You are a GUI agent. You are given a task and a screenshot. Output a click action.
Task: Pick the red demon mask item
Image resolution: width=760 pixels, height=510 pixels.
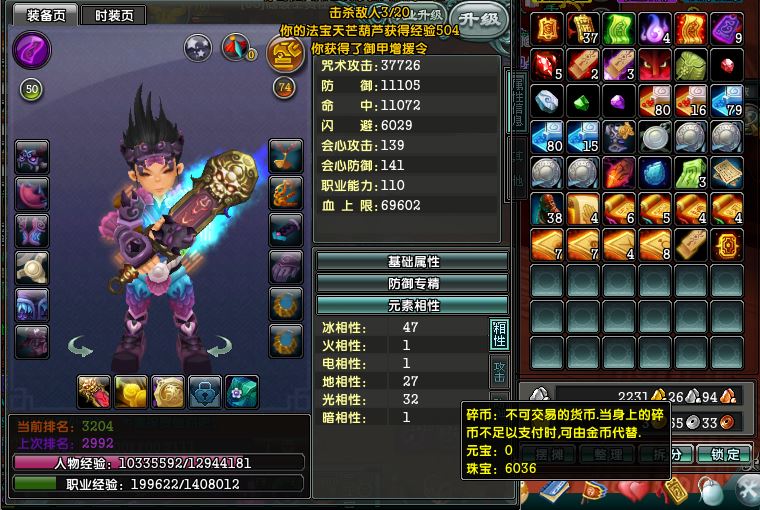click(x=653, y=65)
